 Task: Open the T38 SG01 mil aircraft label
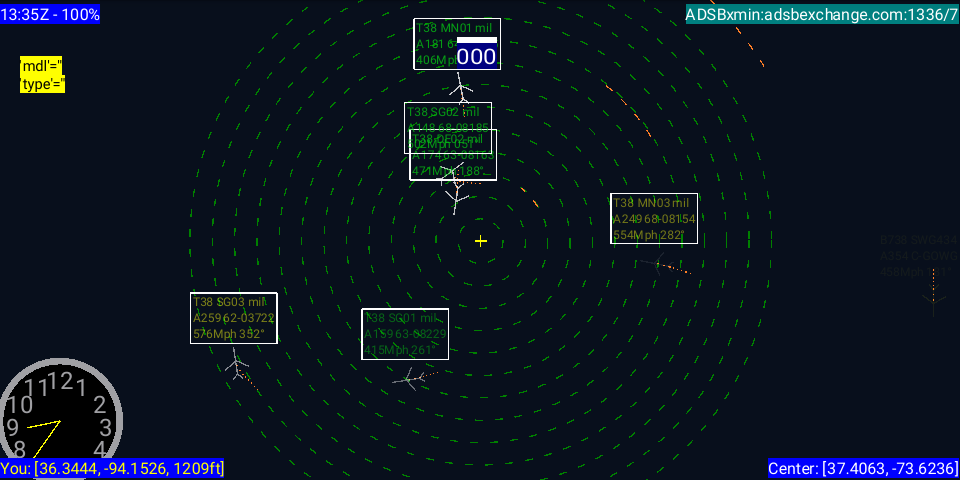pyautogui.click(x=405, y=334)
